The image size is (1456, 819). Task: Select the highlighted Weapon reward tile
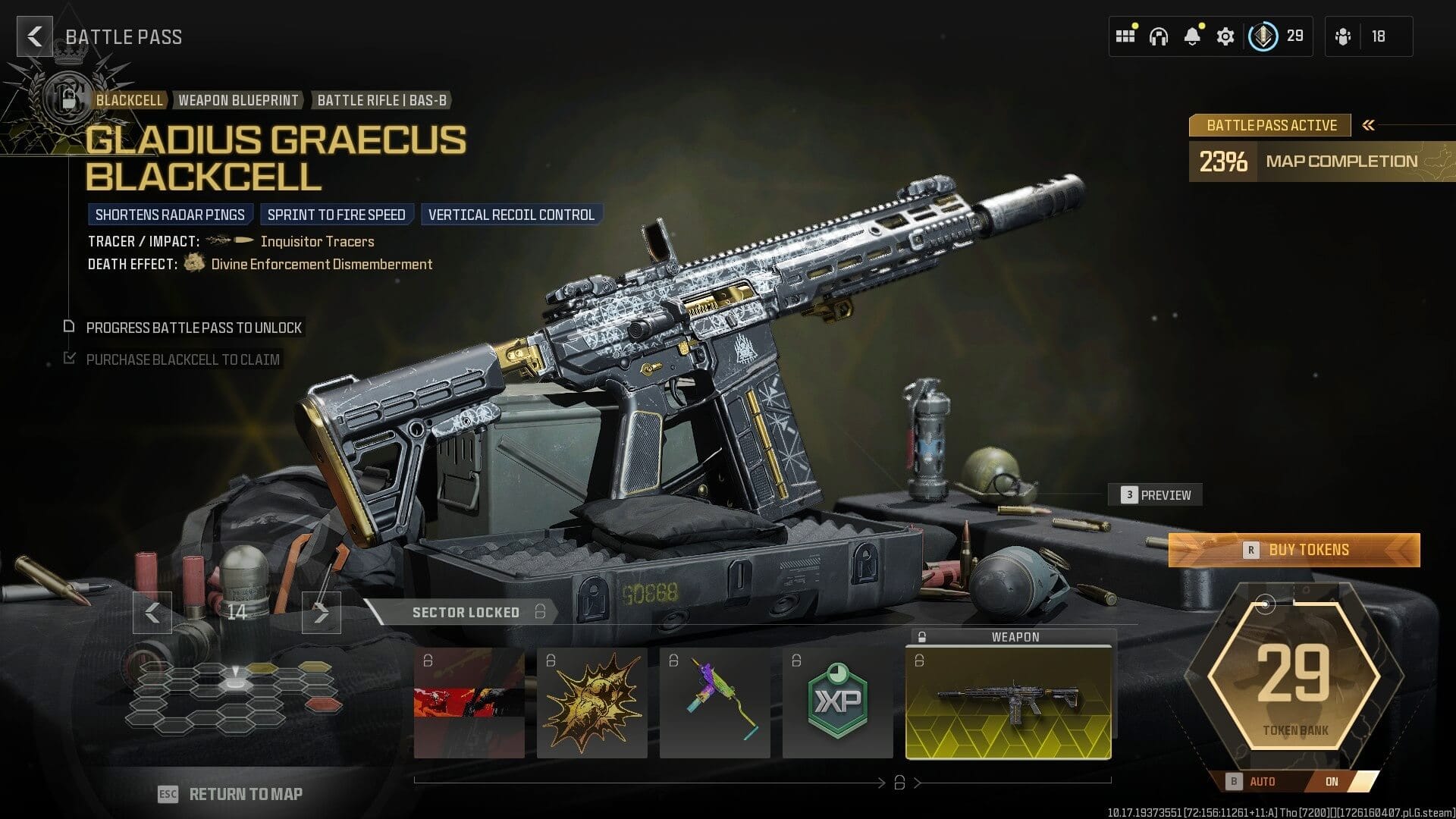tap(1008, 702)
